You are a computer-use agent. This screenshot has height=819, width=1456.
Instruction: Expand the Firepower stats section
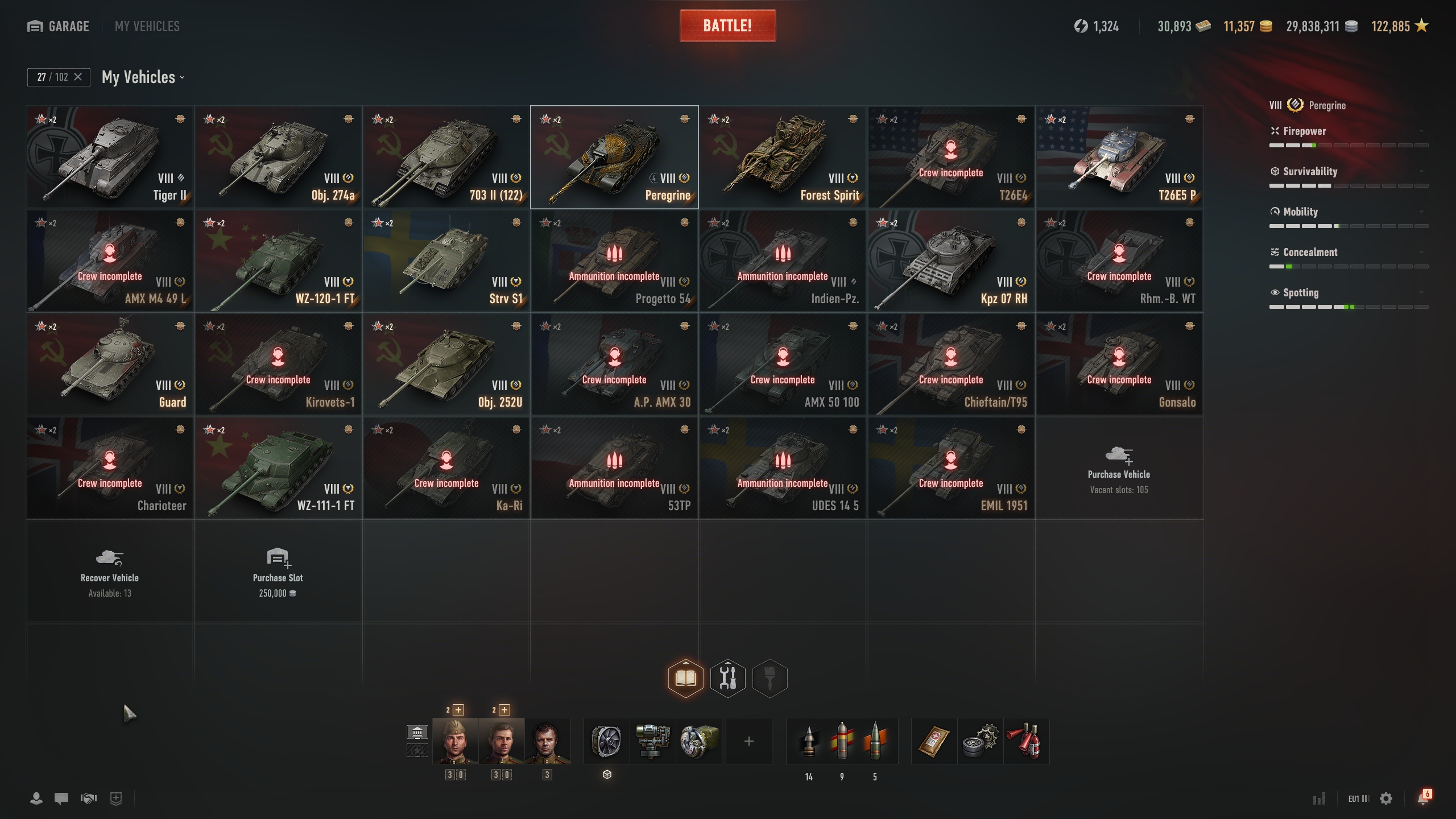click(x=1348, y=131)
